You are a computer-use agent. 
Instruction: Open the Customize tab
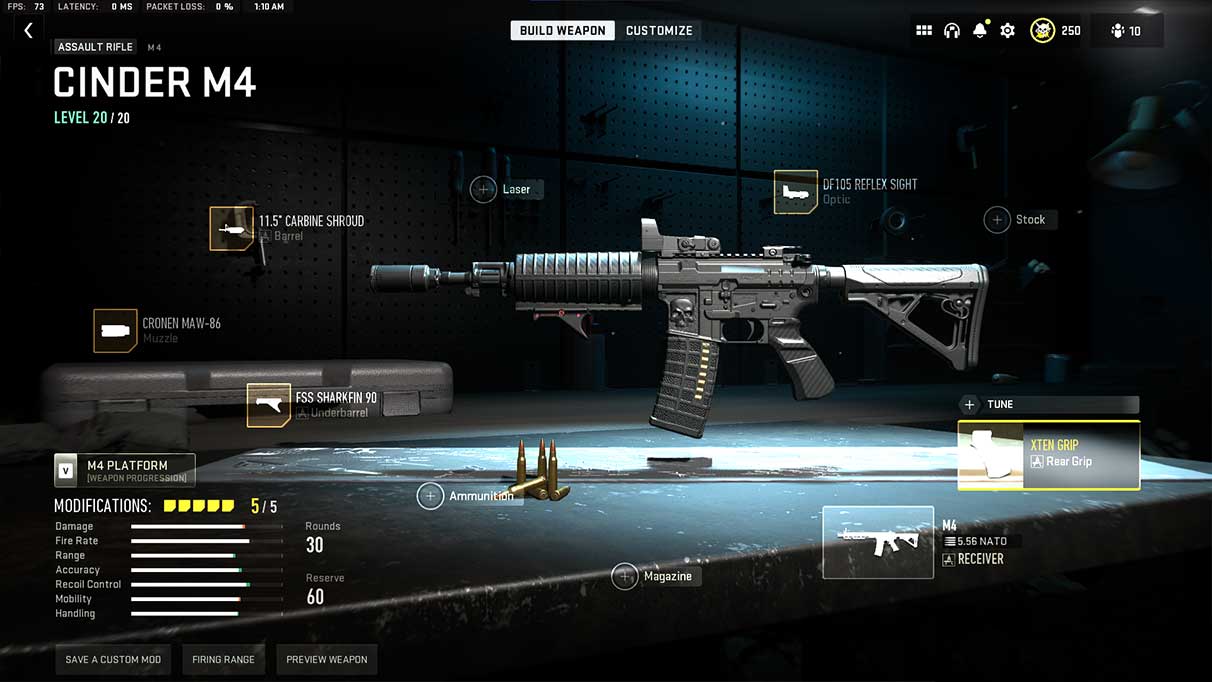[659, 31]
